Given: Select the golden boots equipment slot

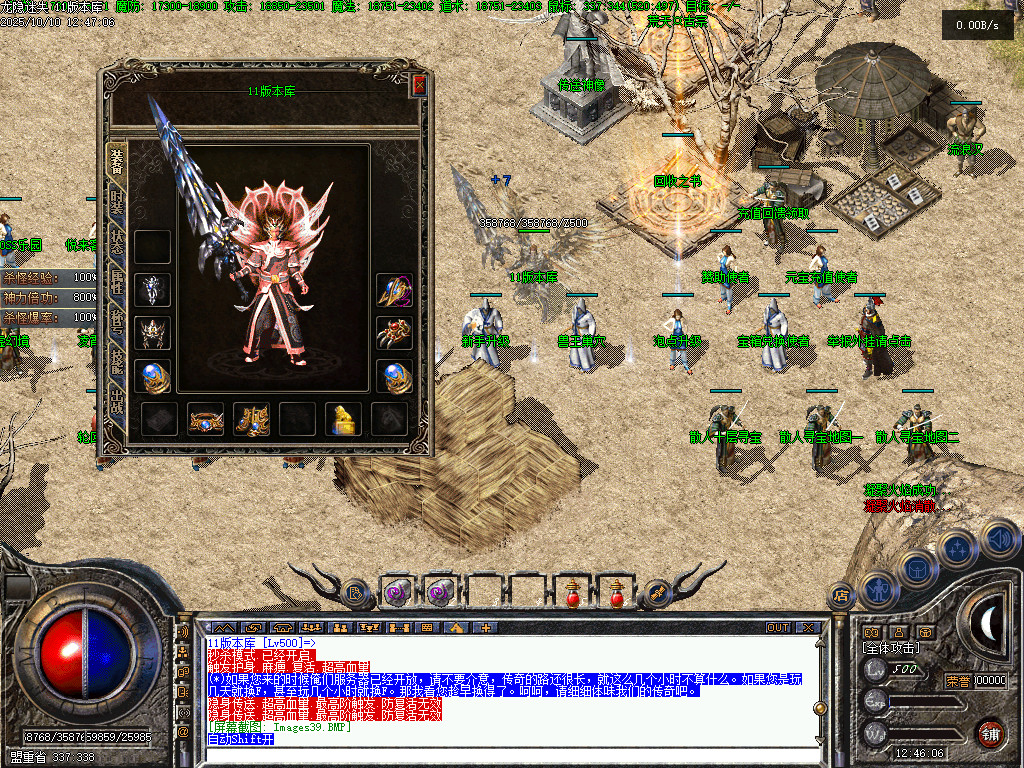Looking at the screenshot, I should (251, 419).
